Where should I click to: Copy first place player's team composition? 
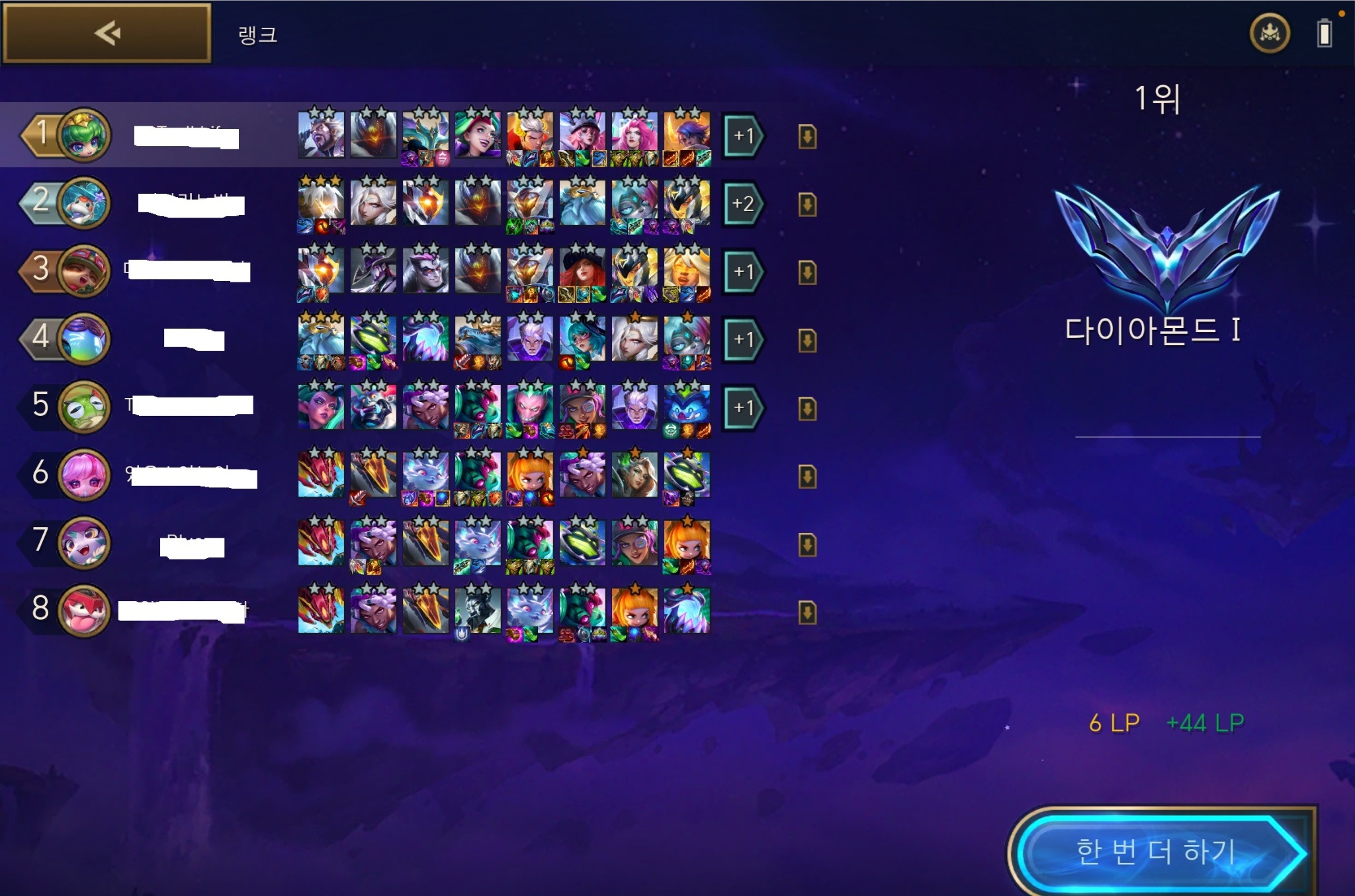807,137
